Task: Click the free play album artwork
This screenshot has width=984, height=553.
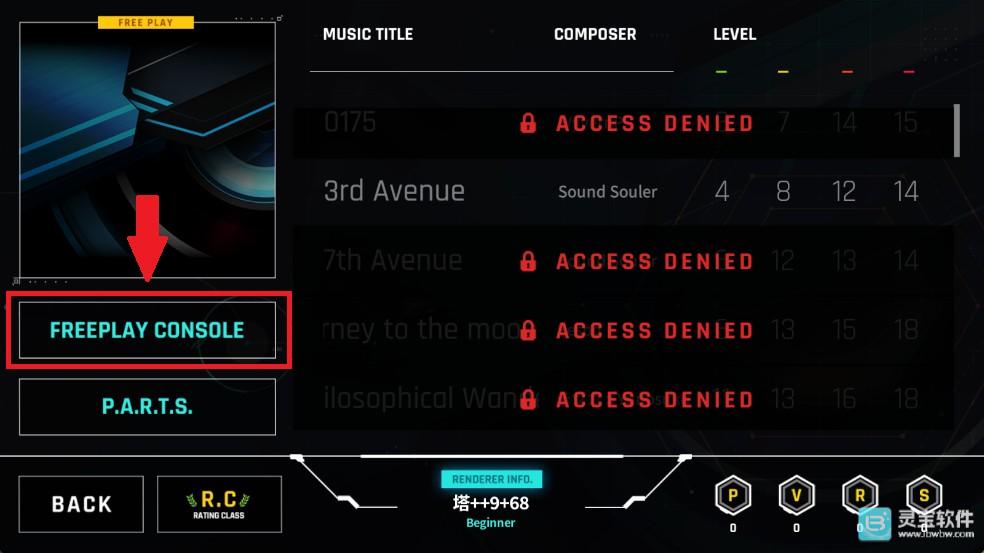Action: point(147,150)
